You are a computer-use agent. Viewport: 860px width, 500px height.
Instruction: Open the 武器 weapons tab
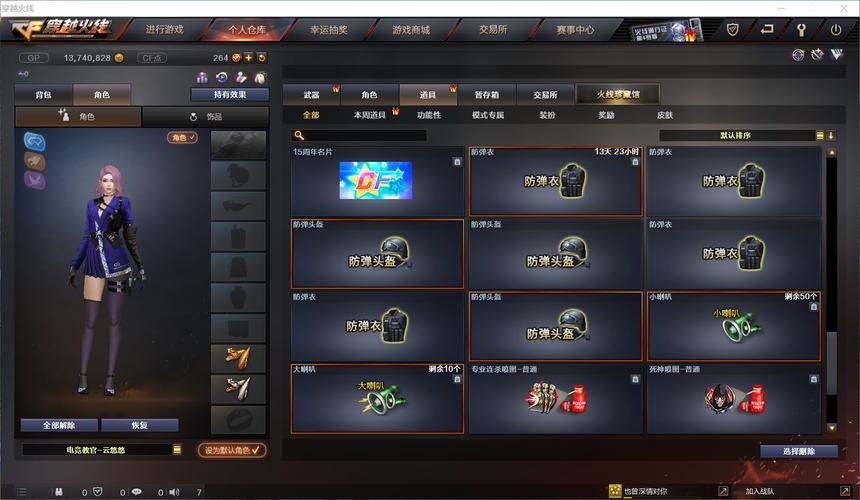pos(311,95)
